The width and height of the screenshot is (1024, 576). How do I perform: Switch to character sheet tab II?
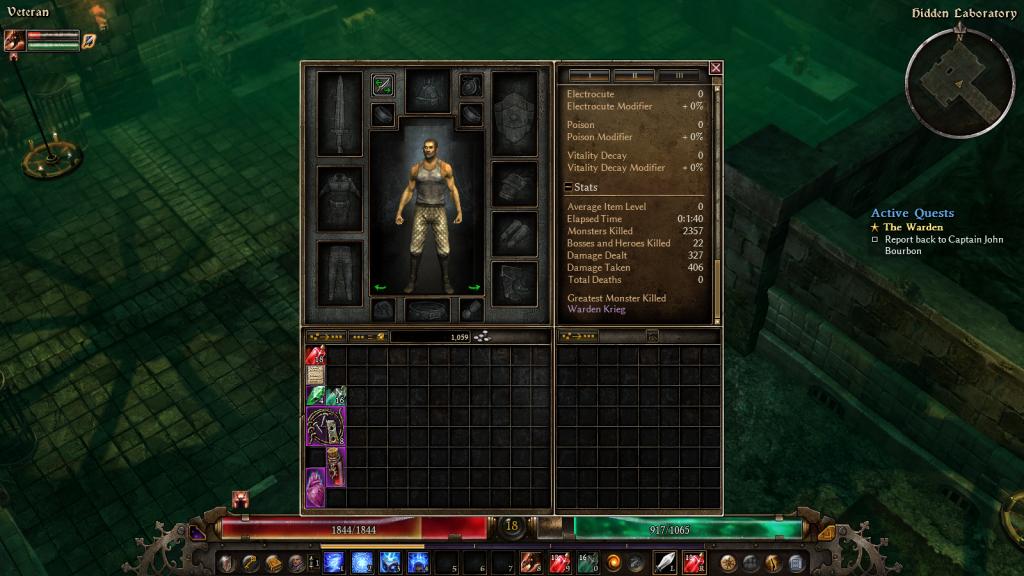[634, 75]
